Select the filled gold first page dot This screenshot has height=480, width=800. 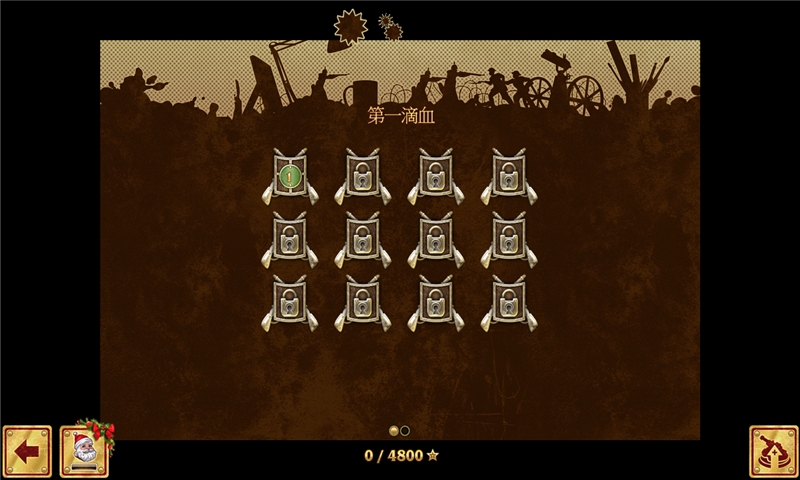pos(394,431)
